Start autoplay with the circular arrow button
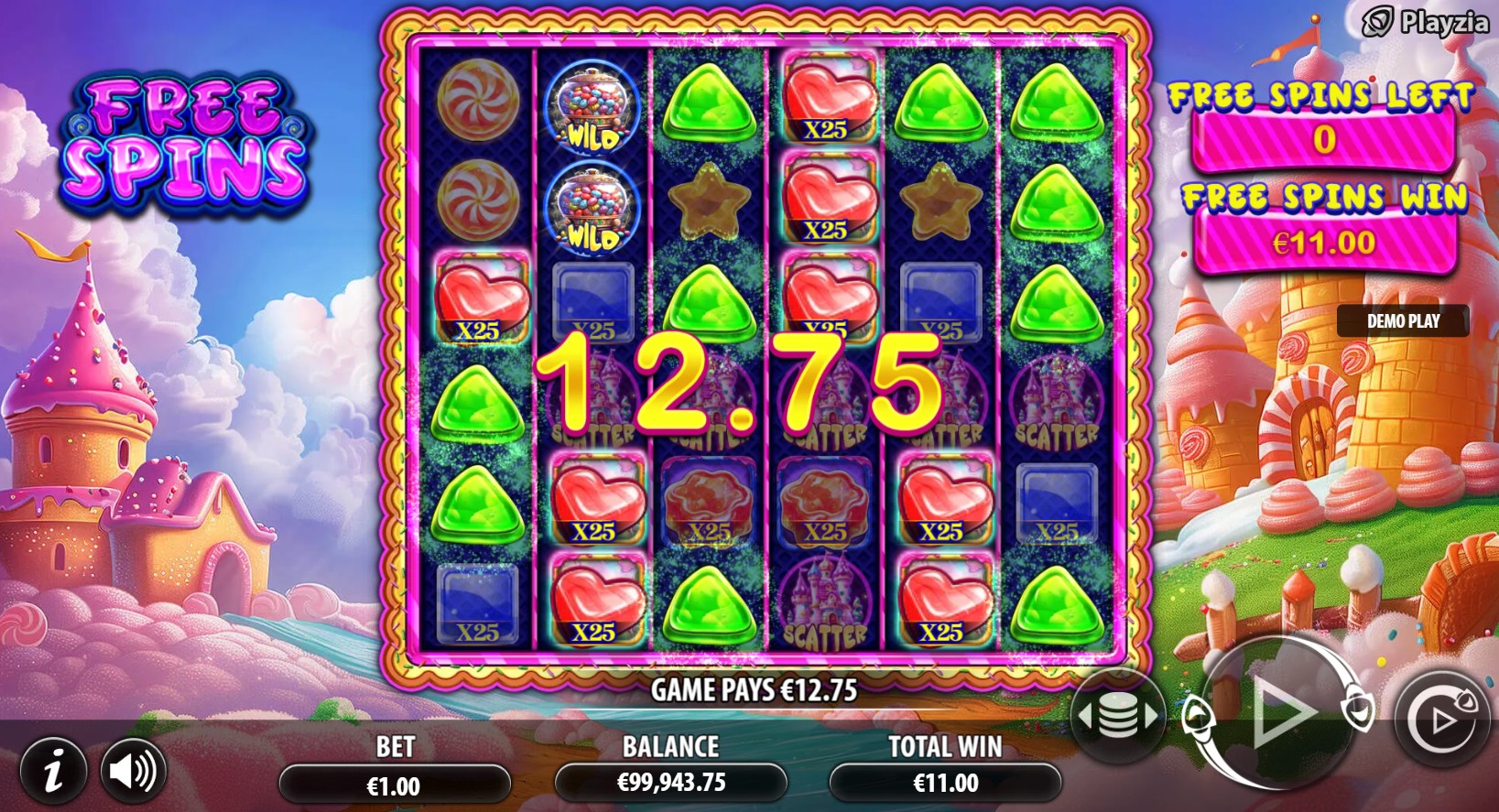 point(1440,720)
